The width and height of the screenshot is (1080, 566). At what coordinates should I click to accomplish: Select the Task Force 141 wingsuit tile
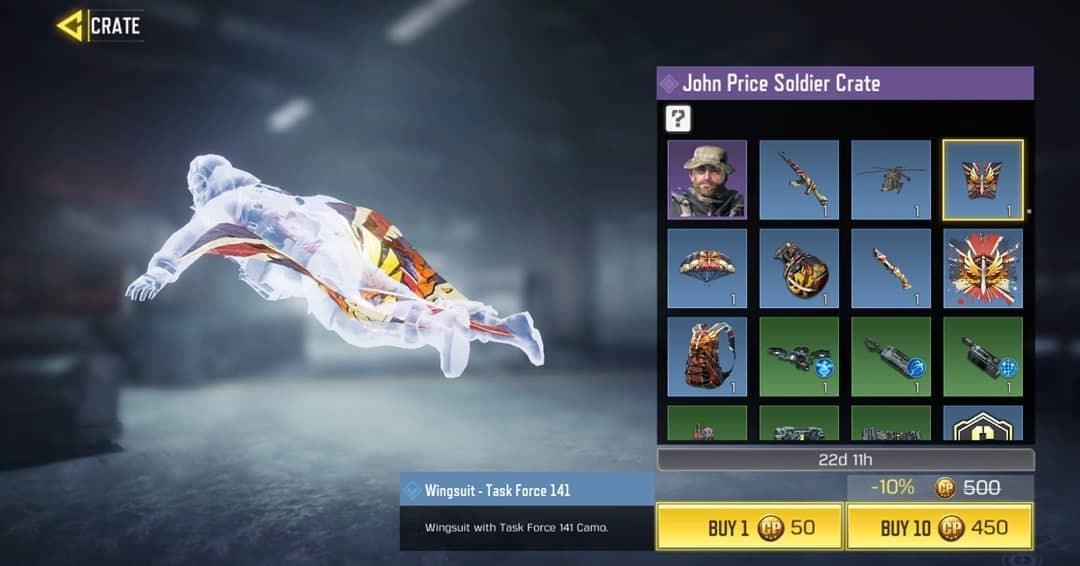tap(983, 180)
